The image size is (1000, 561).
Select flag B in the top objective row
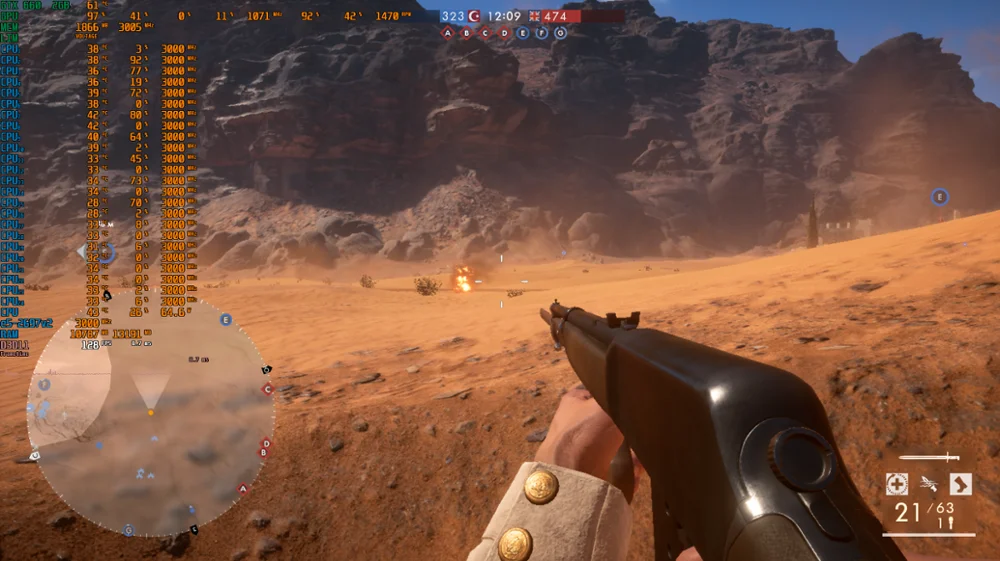[466, 33]
